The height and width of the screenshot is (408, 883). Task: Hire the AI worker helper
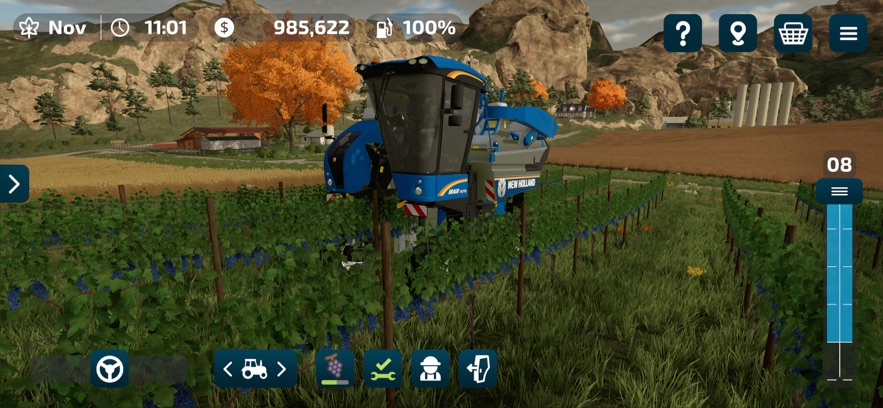pyautogui.click(x=431, y=369)
